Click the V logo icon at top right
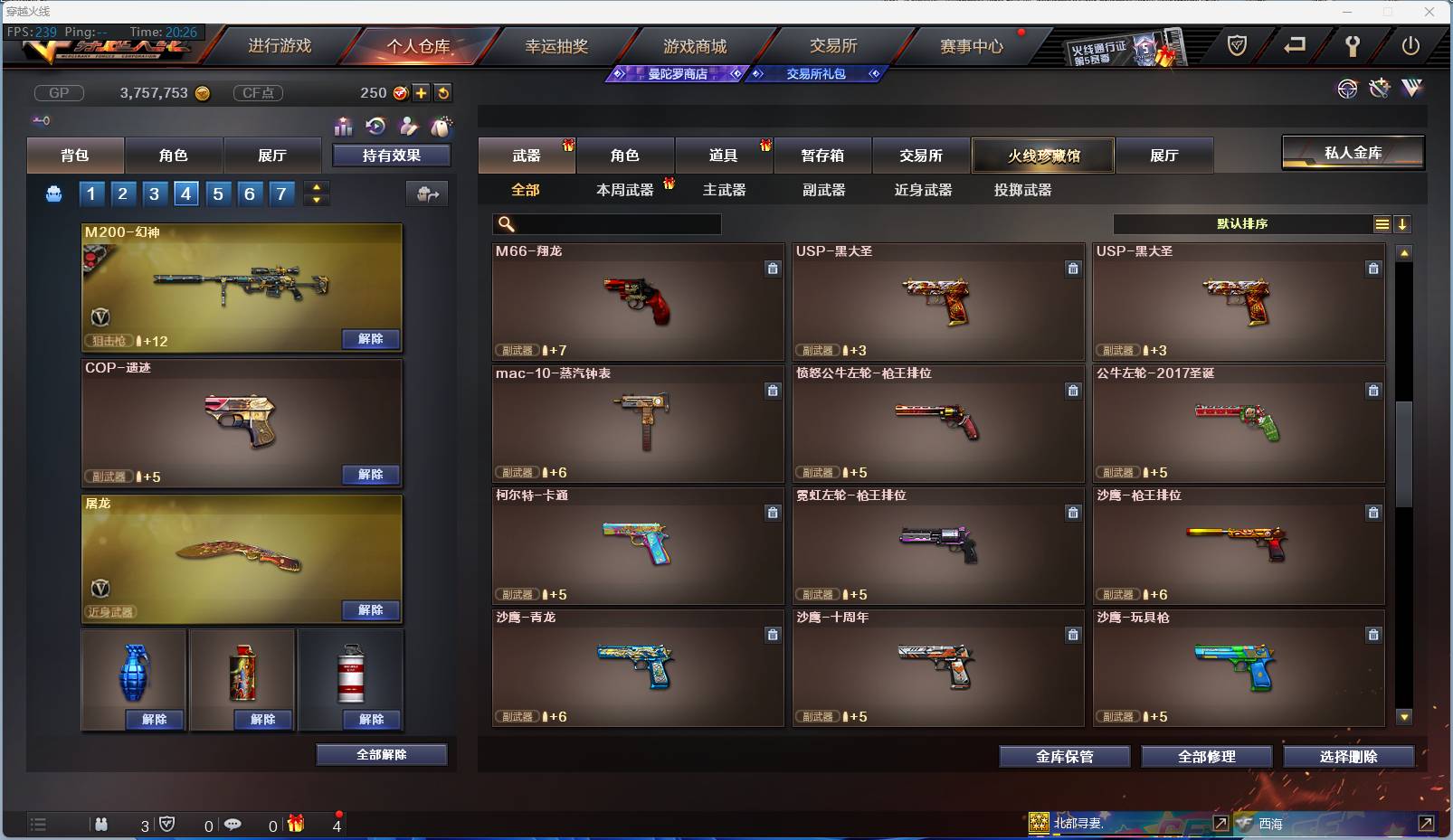 pyautogui.click(x=1412, y=88)
